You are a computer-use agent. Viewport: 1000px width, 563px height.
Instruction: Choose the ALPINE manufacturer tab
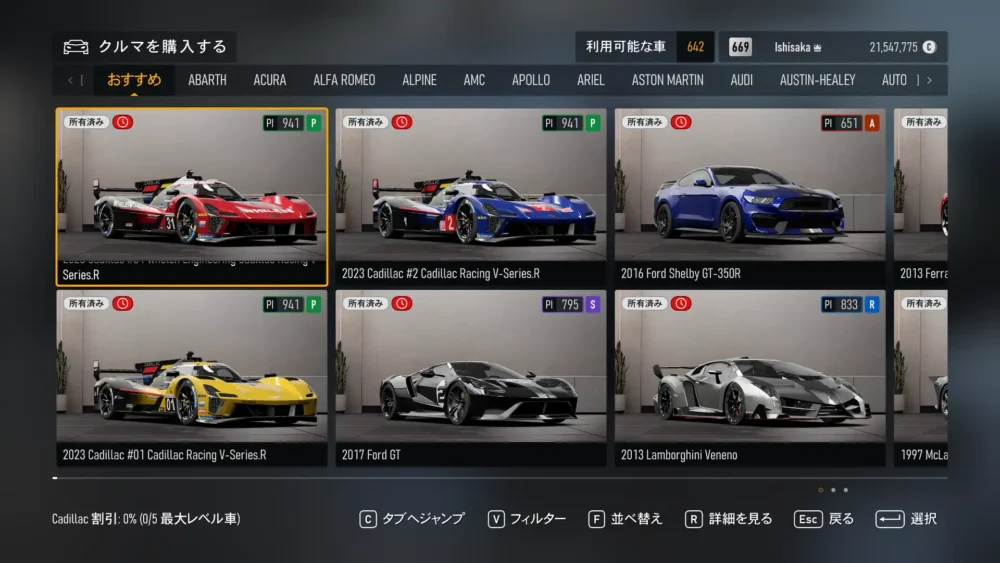419,80
